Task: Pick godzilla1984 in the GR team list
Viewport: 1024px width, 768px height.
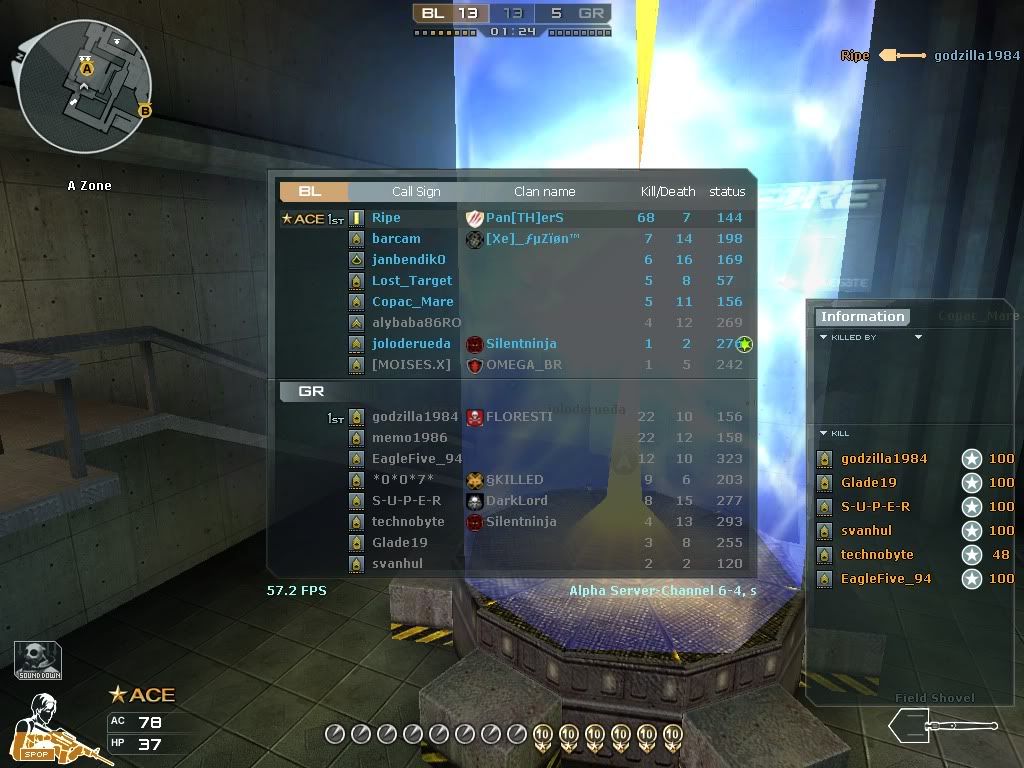Action: click(x=415, y=417)
